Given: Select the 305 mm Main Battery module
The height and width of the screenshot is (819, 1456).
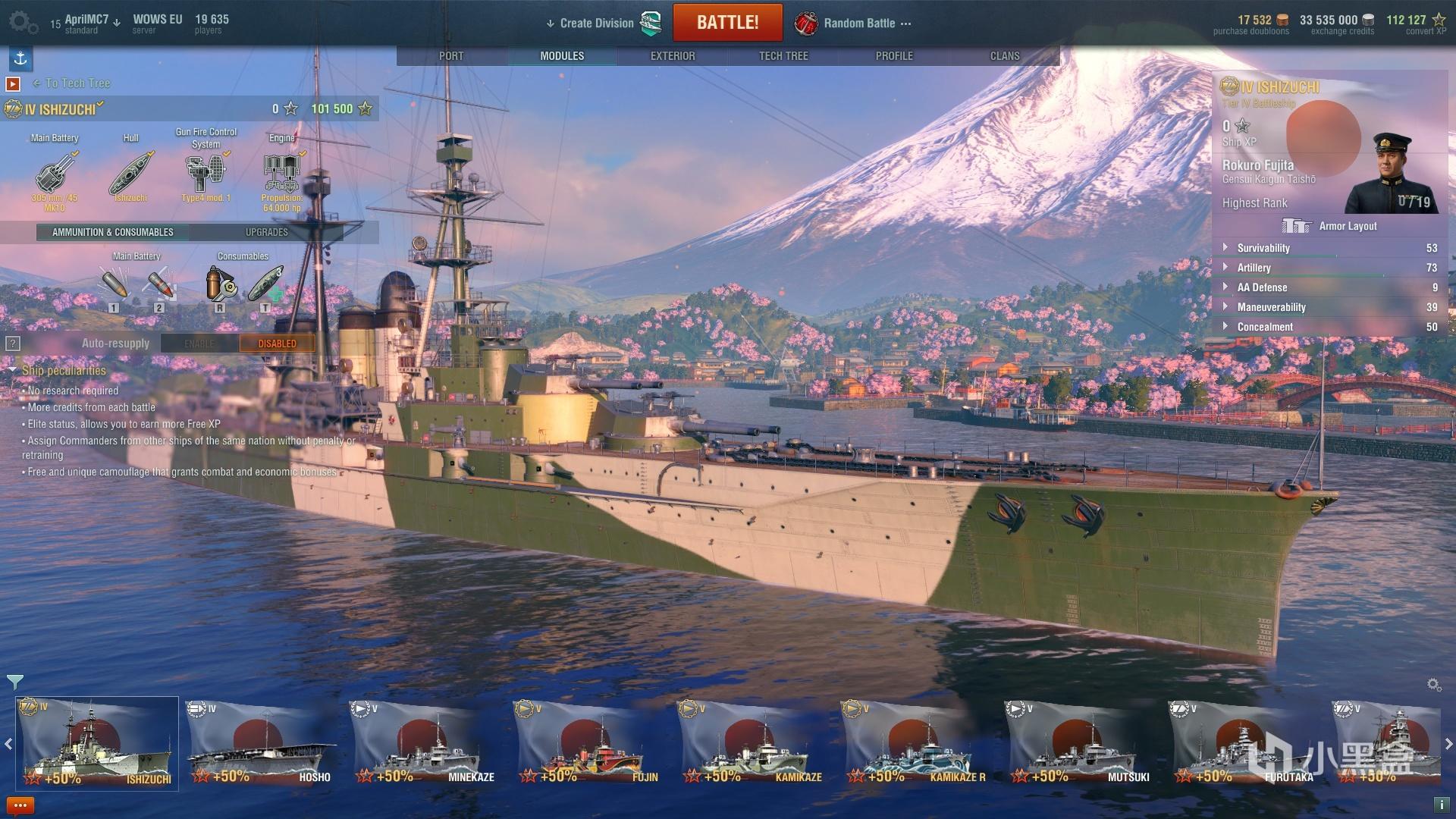Looking at the screenshot, I should coord(54,174).
